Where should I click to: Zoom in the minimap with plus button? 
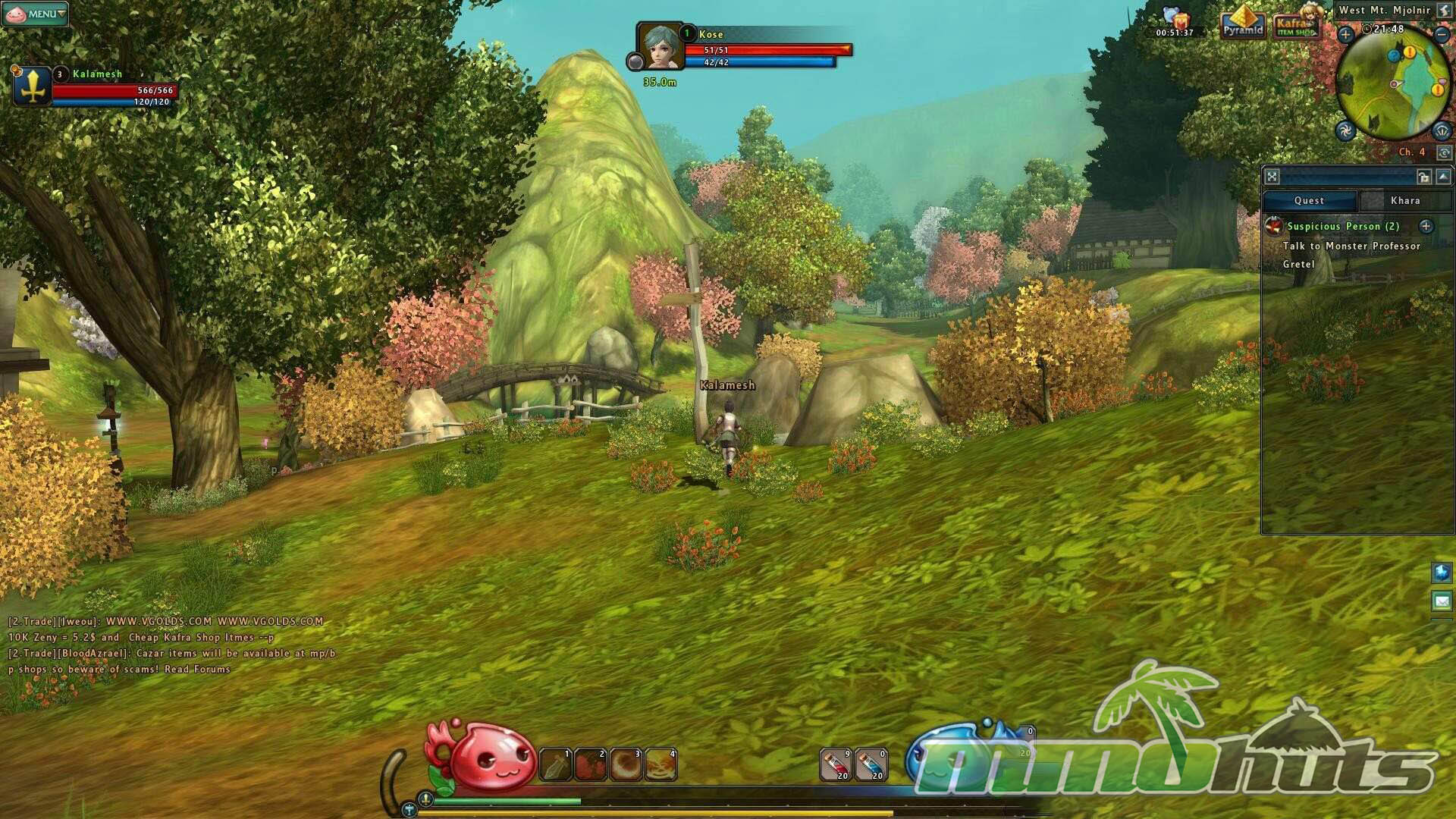point(1345,34)
